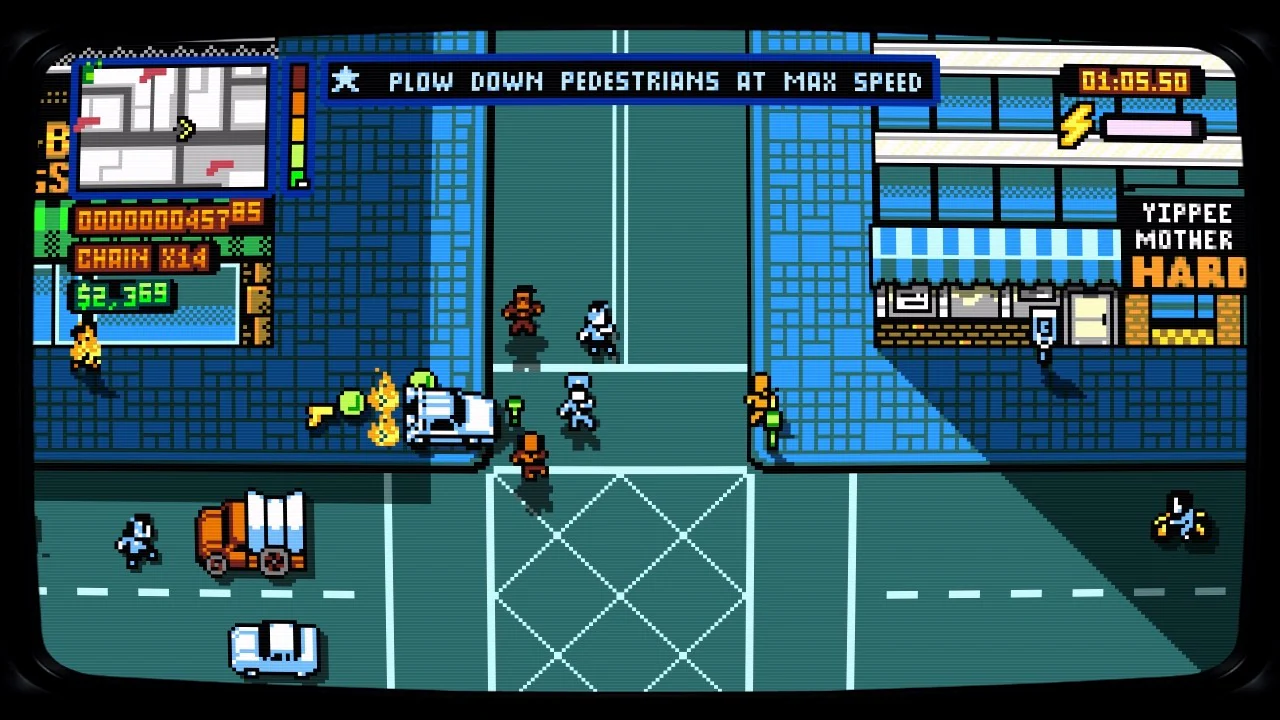
Task: Click the star icon on the mission banner
Action: pyautogui.click(x=346, y=82)
